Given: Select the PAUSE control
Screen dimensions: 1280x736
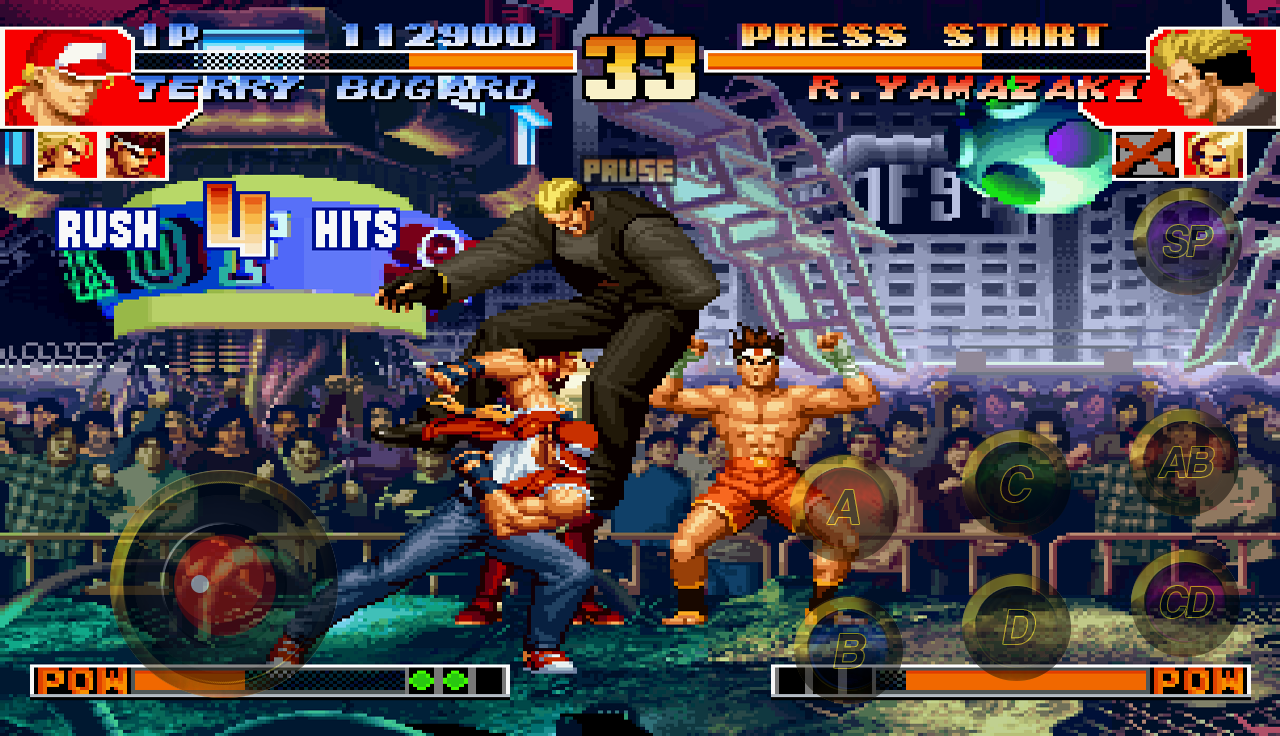Looking at the screenshot, I should (628, 170).
